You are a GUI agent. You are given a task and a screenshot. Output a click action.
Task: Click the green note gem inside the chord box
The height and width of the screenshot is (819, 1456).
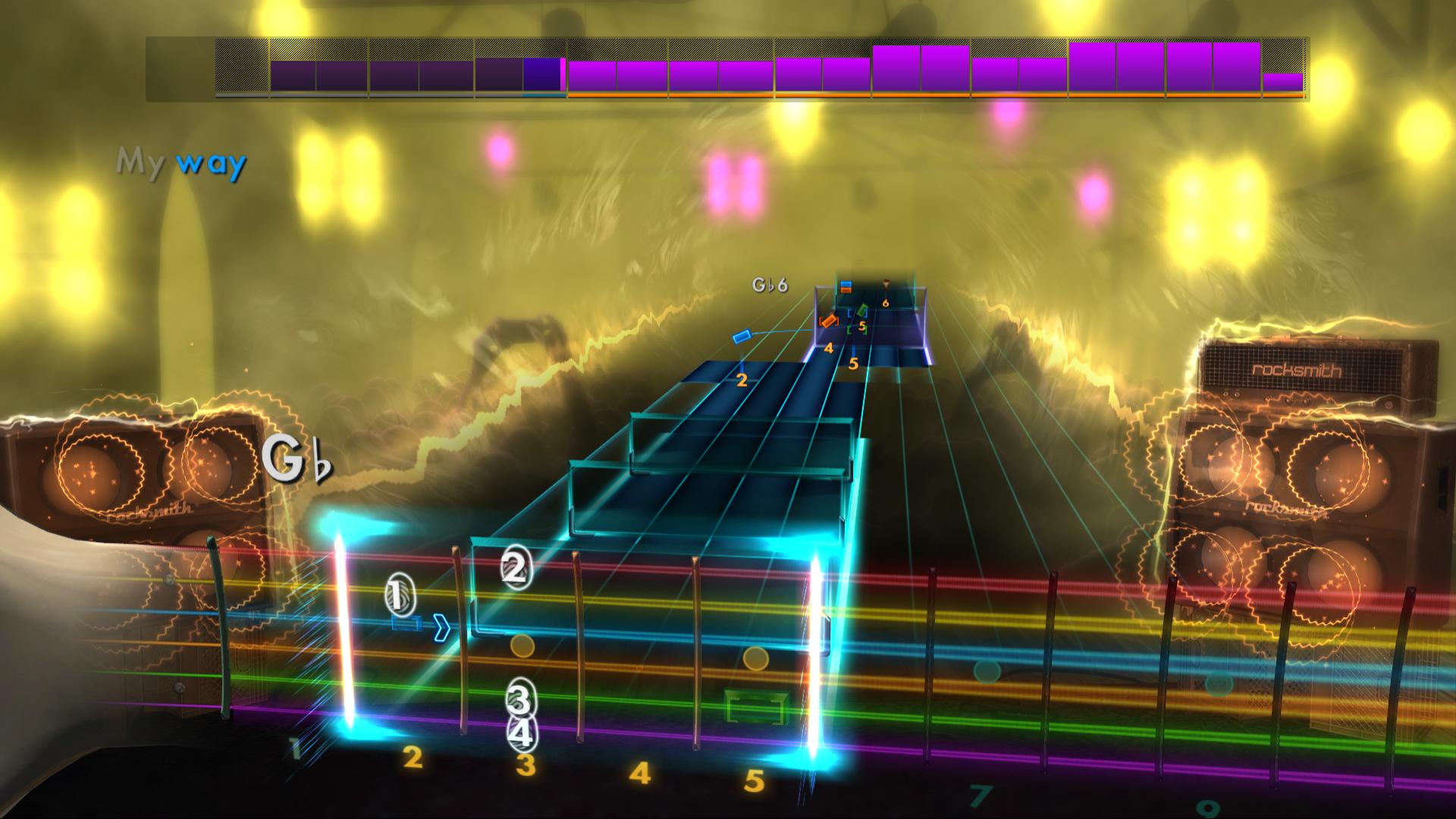point(862,309)
